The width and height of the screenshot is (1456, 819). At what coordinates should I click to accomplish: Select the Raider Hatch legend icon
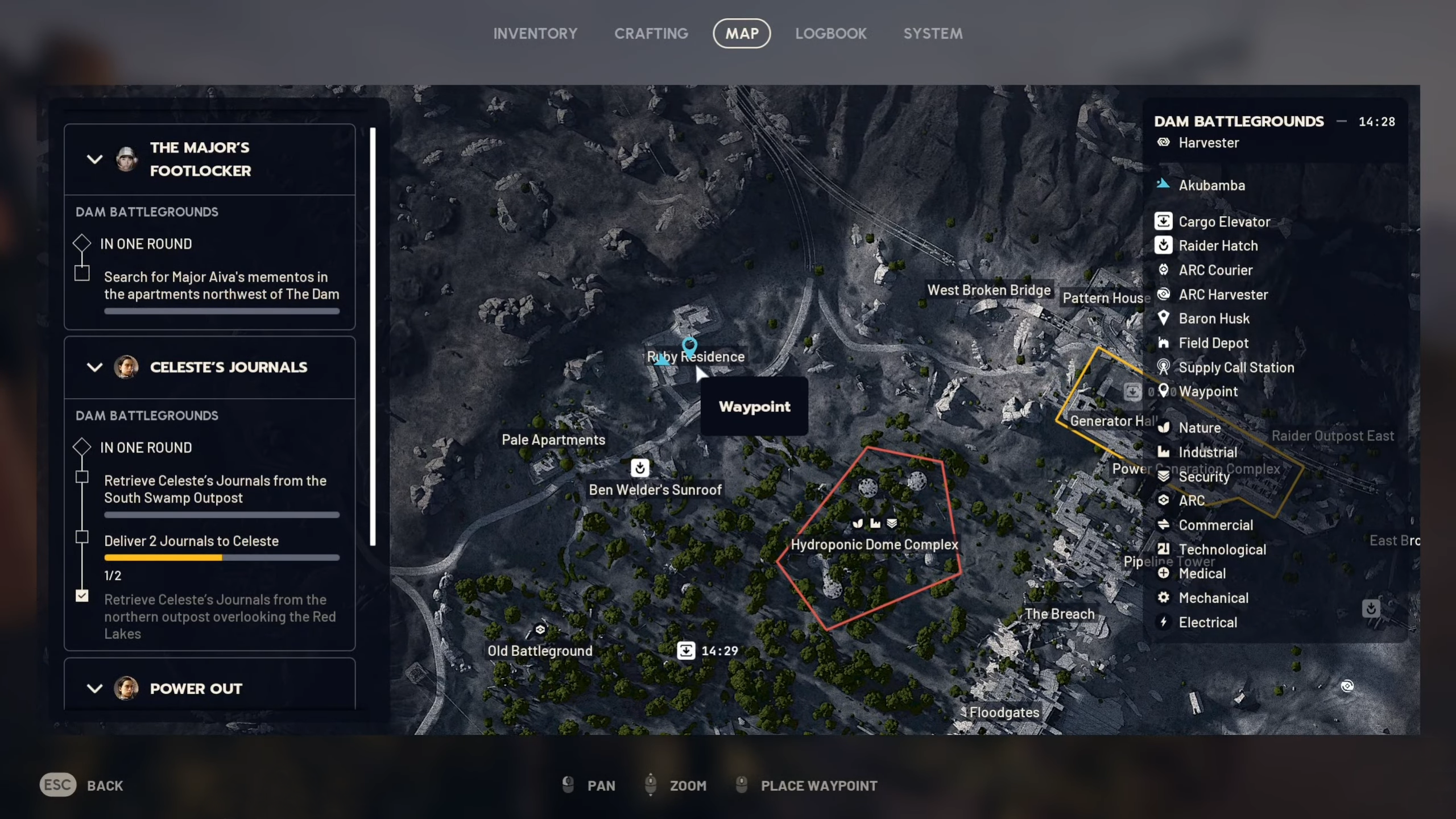point(1164,246)
